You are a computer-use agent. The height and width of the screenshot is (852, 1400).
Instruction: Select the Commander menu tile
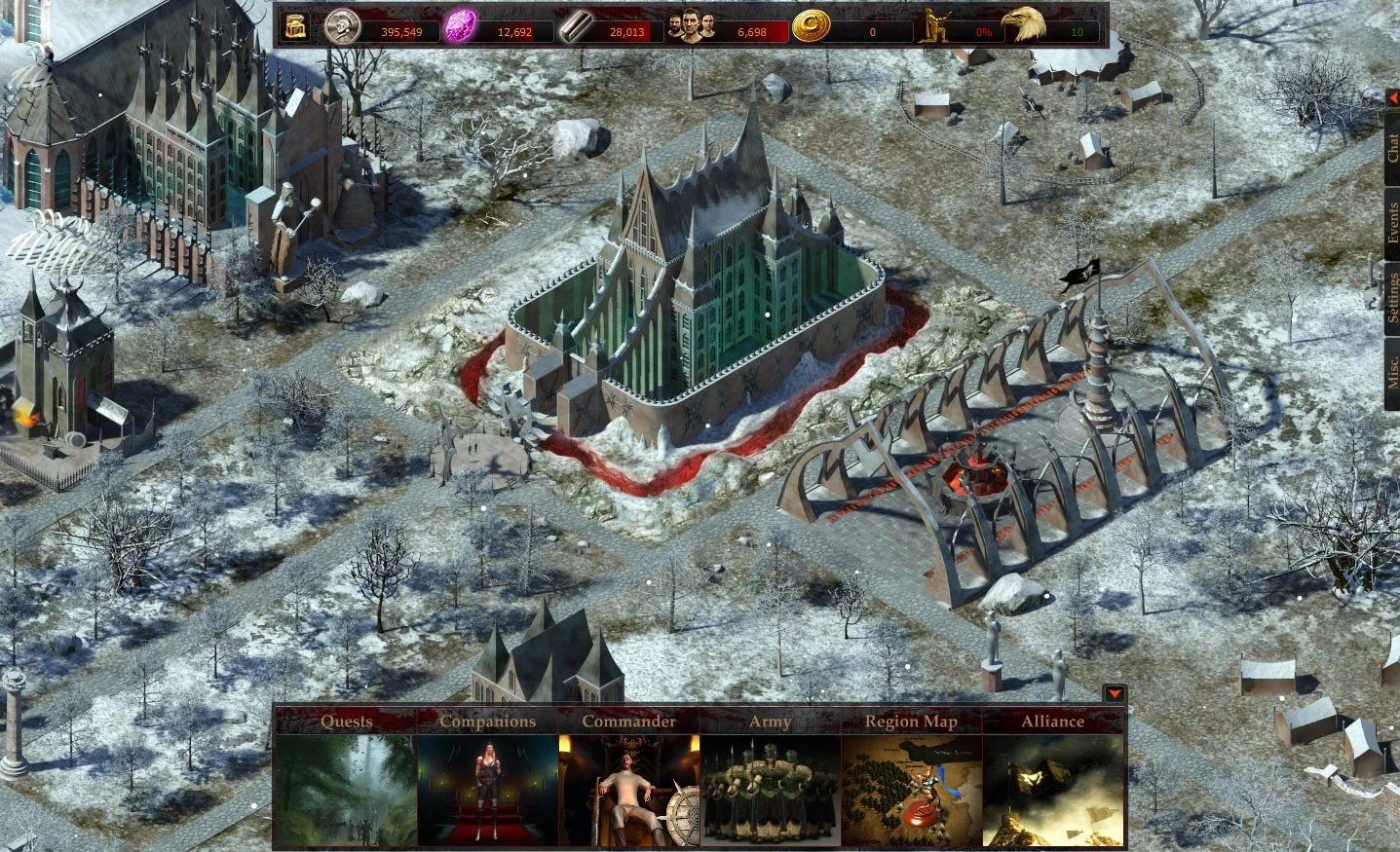pos(628,779)
